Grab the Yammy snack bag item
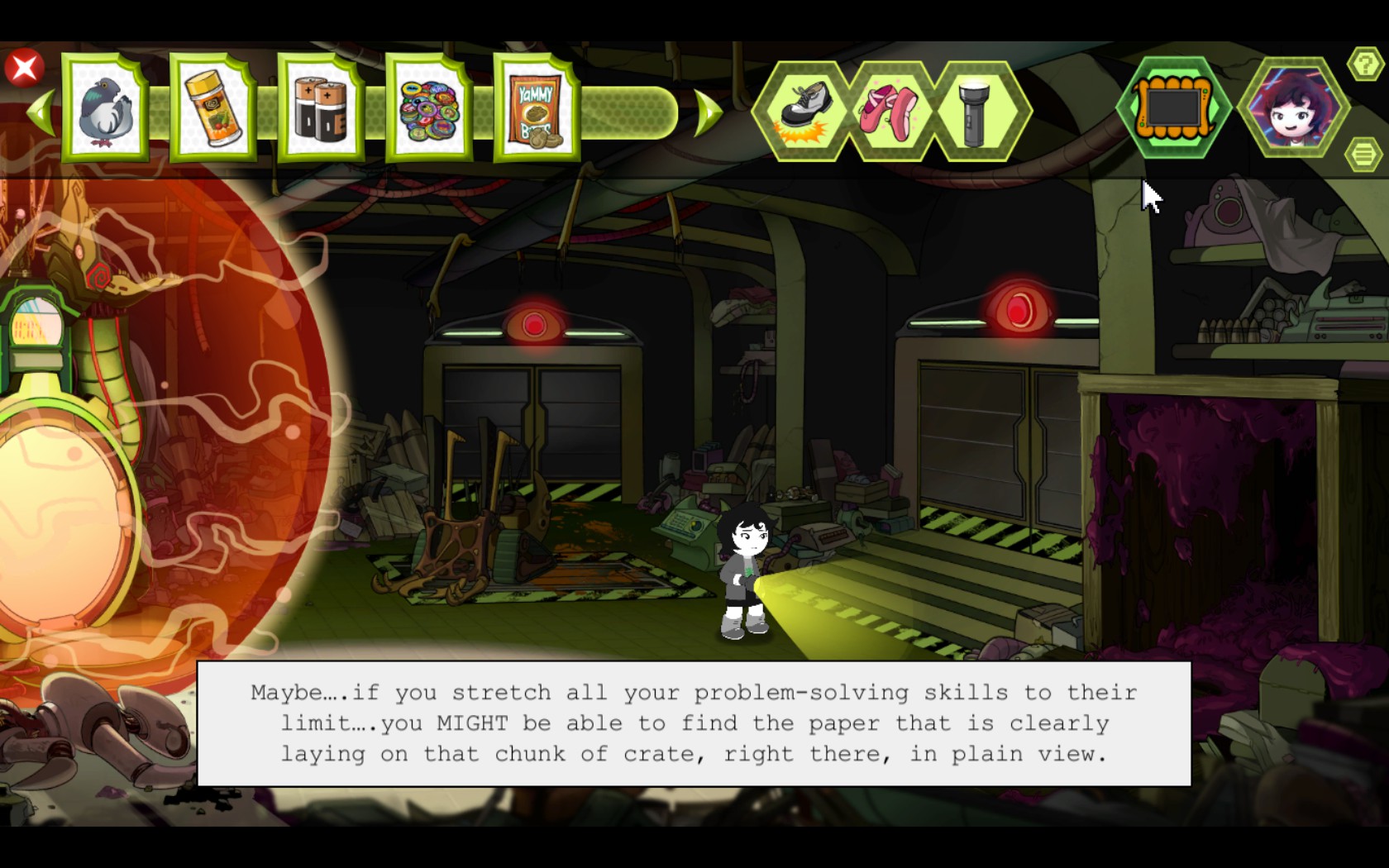 536,109
